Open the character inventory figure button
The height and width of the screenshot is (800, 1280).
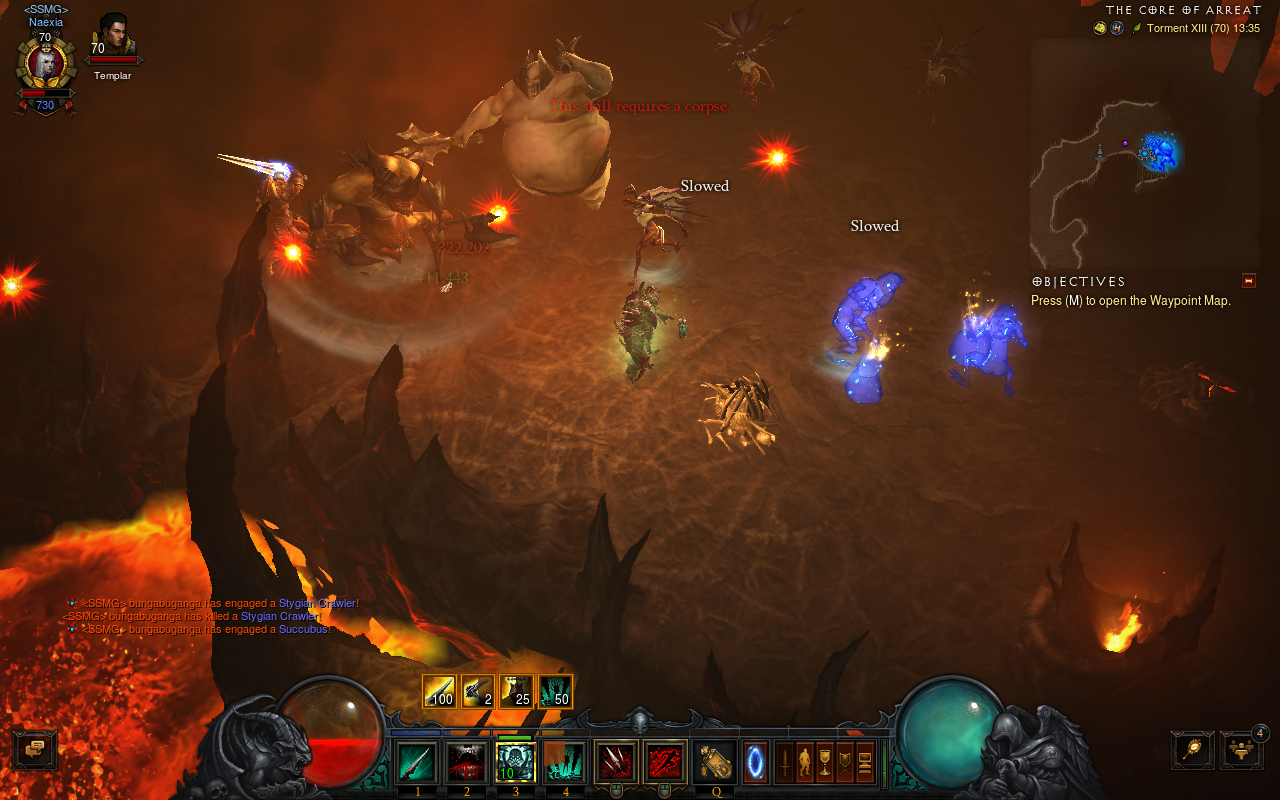[x=805, y=762]
